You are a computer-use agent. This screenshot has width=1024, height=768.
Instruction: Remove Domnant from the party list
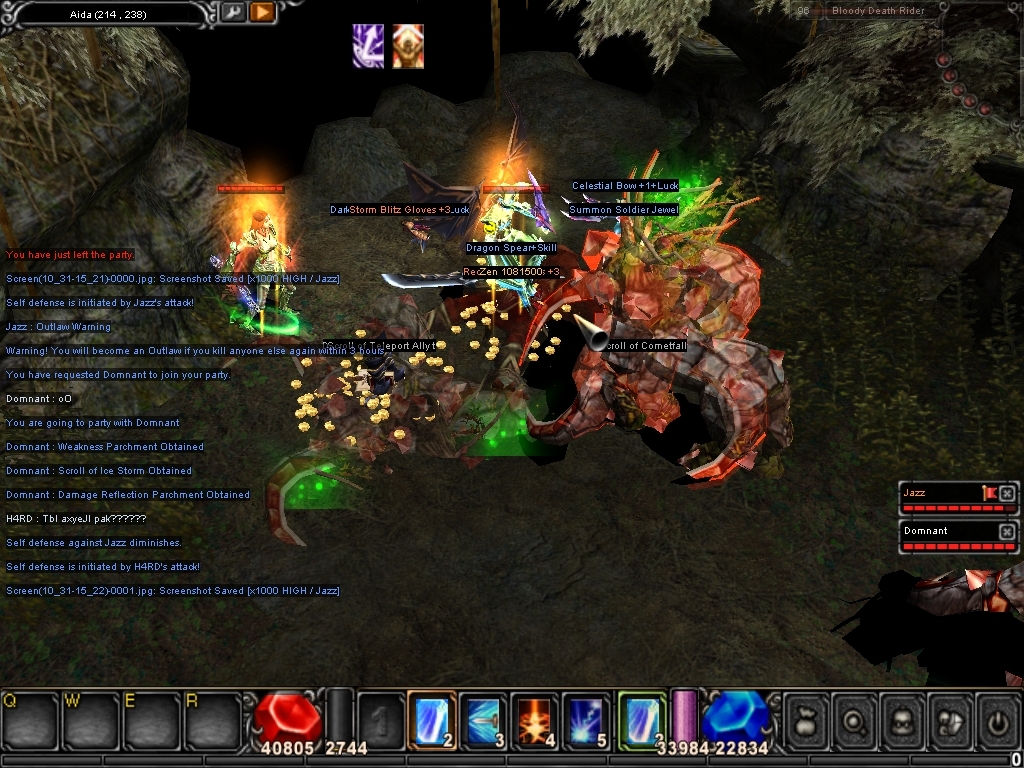coord(1007,532)
